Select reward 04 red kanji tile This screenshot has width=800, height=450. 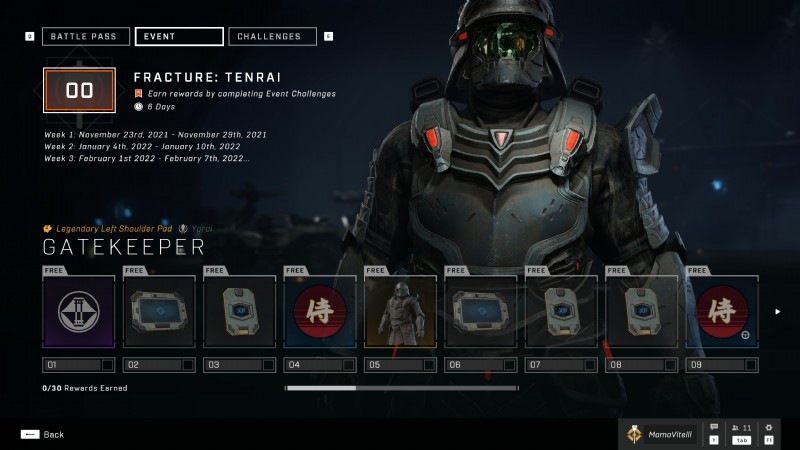[320, 311]
